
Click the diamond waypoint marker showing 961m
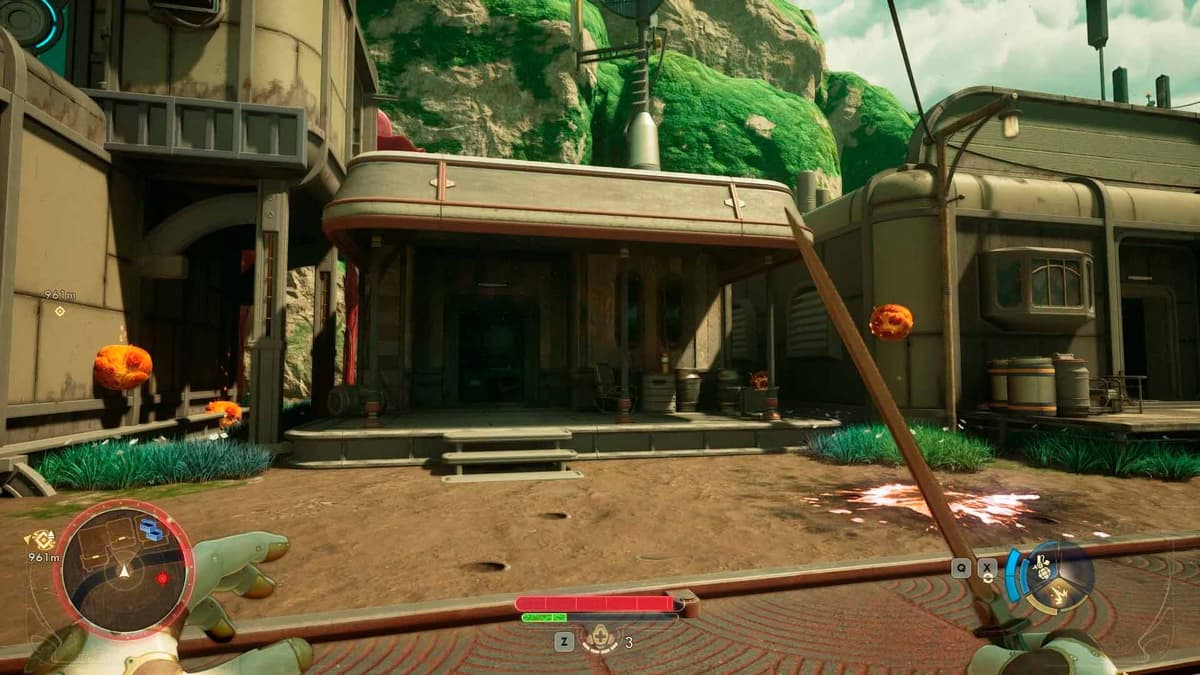click(x=59, y=311)
